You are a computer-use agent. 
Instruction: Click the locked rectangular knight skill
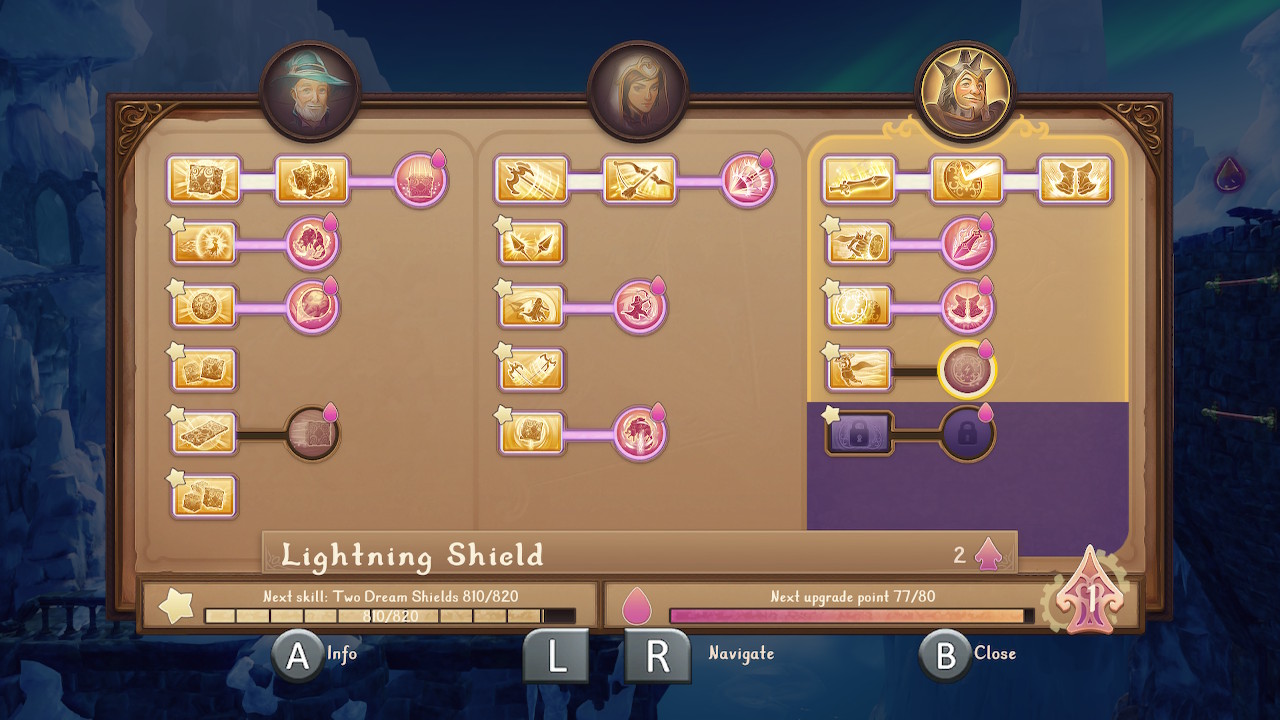point(859,433)
